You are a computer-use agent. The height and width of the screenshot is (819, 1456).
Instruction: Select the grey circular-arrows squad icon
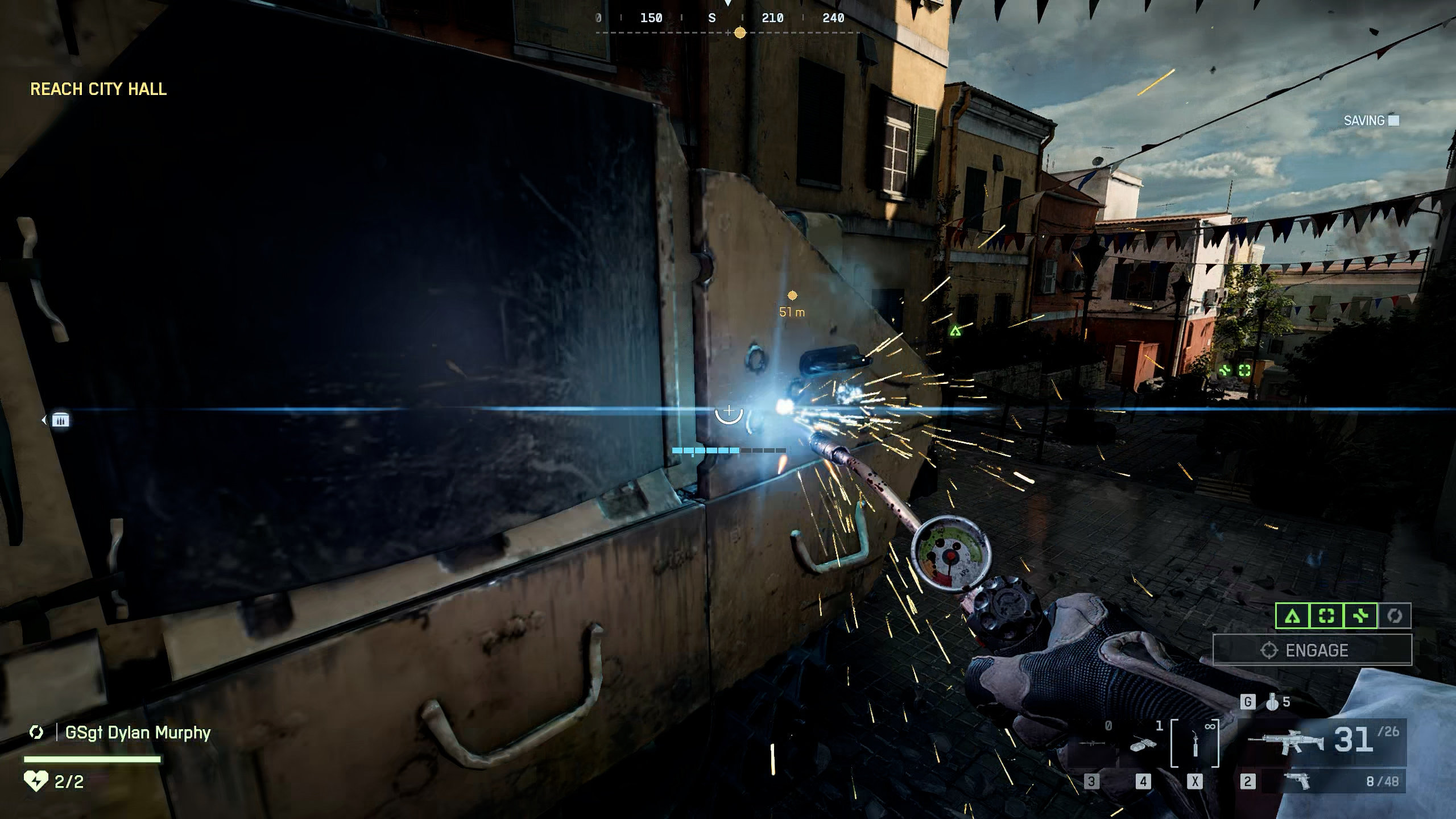pos(1394,616)
